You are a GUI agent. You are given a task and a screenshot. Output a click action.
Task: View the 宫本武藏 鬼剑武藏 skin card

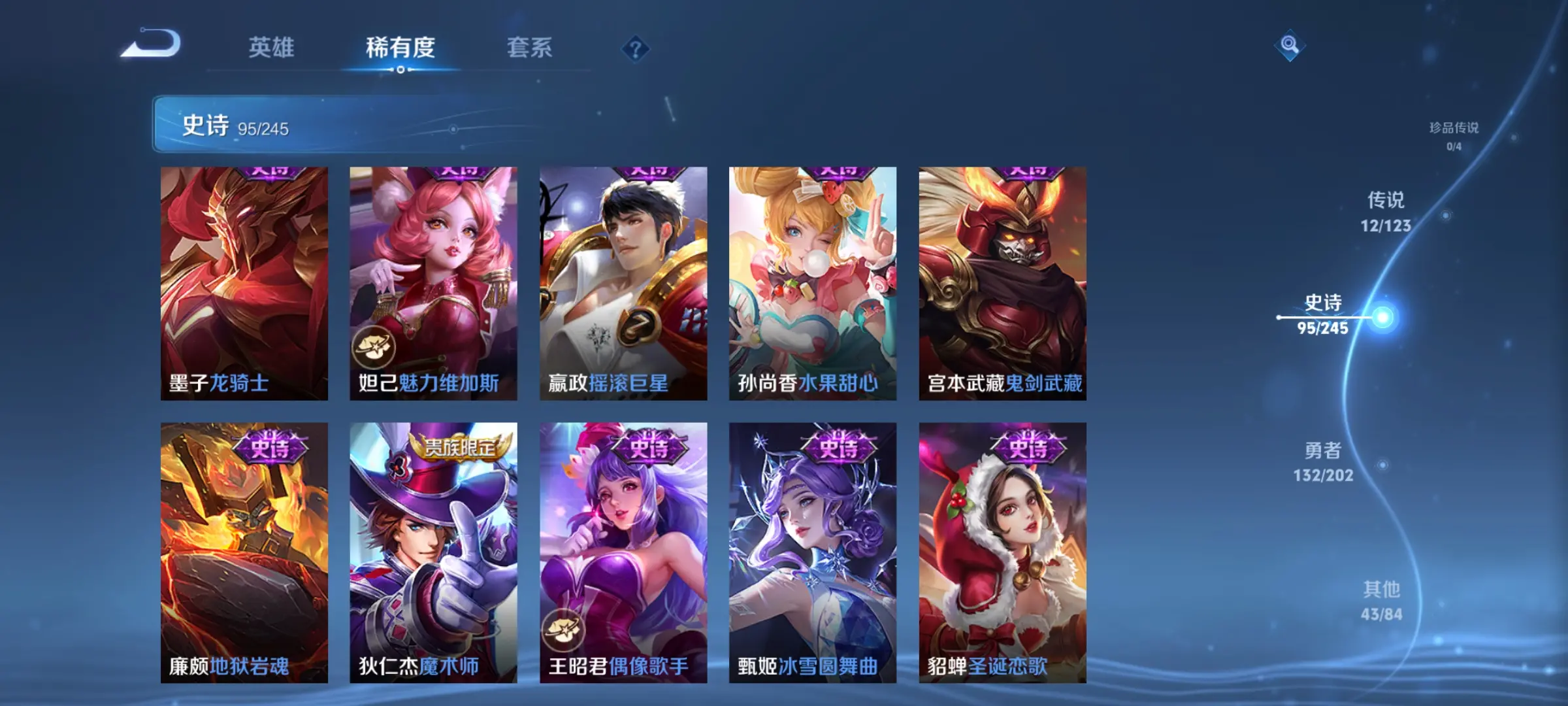(x=1002, y=283)
